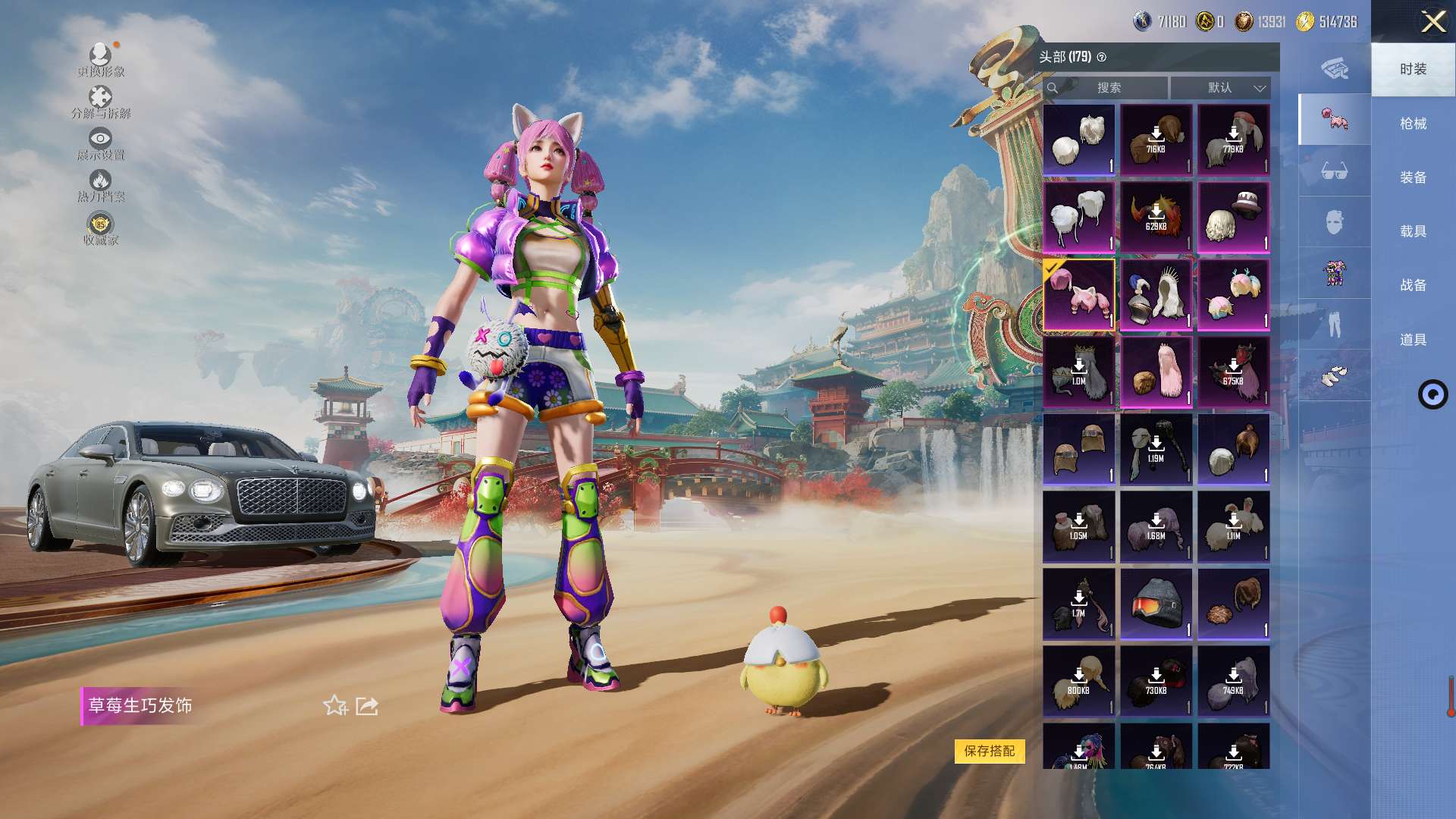Open 分解与拆解 from the side menu
This screenshot has width=1456, height=819.
(101, 102)
